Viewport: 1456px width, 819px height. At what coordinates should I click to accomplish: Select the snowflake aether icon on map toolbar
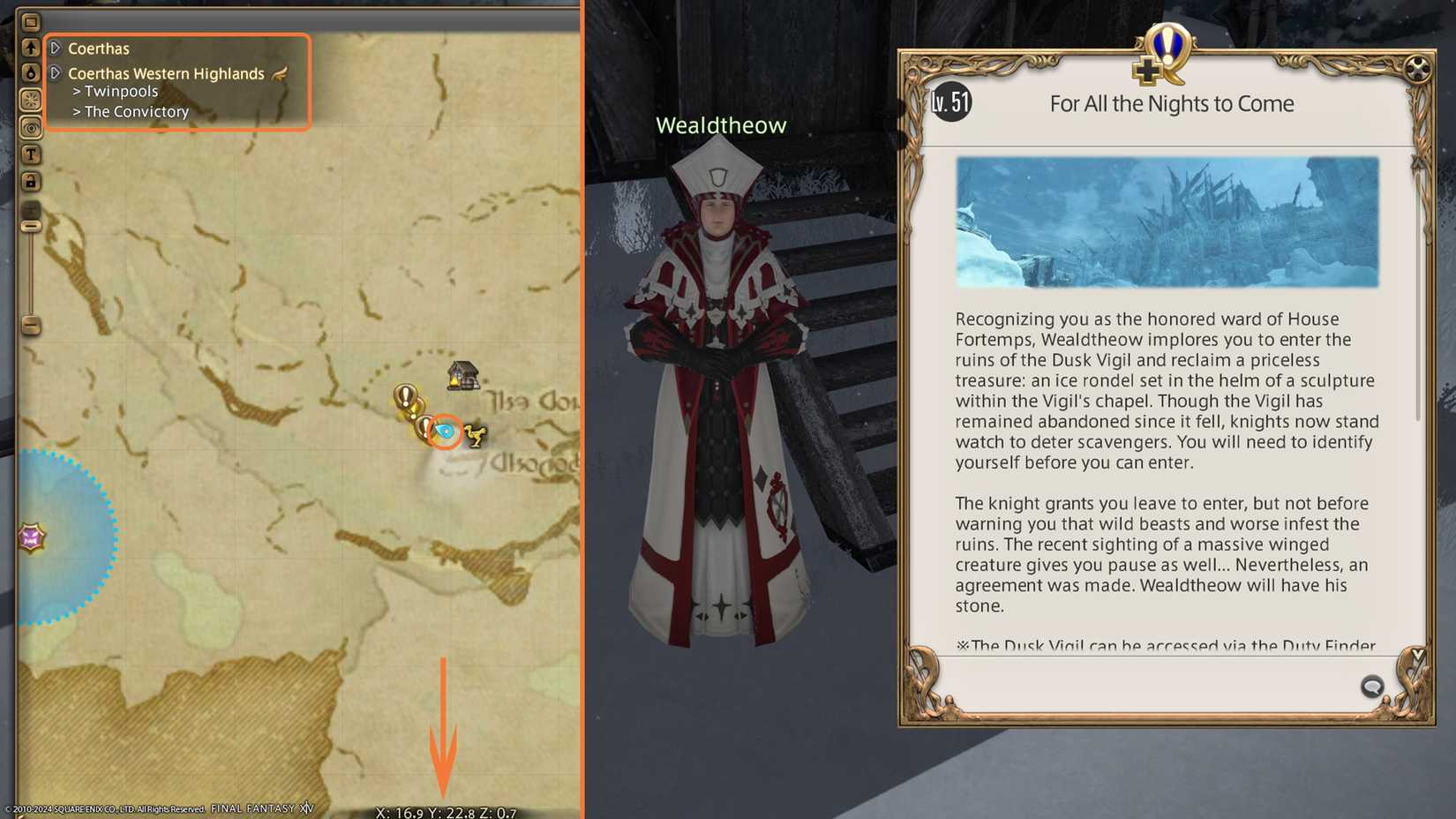coord(31,99)
